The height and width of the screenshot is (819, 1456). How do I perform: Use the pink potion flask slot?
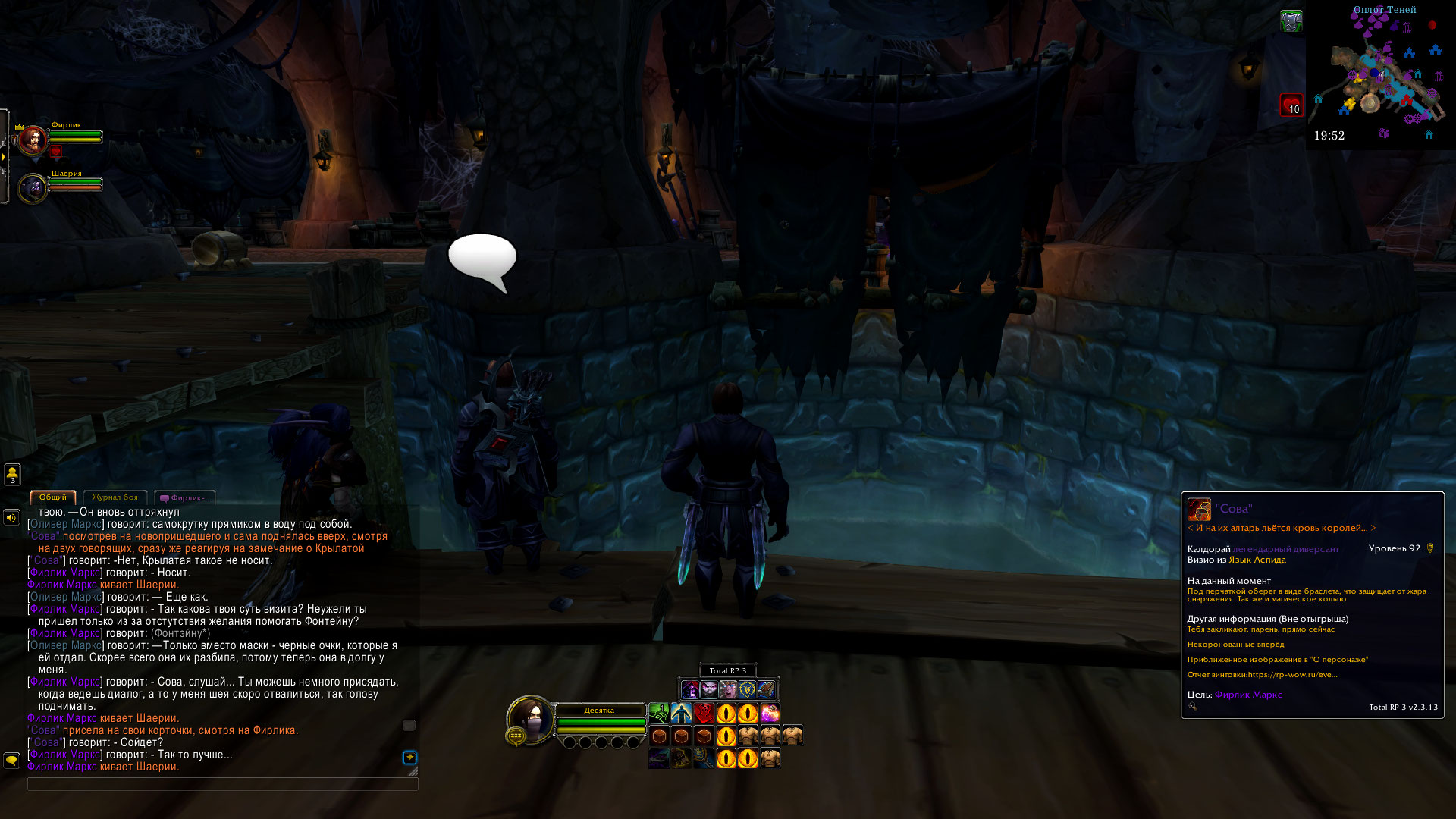coord(770,713)
